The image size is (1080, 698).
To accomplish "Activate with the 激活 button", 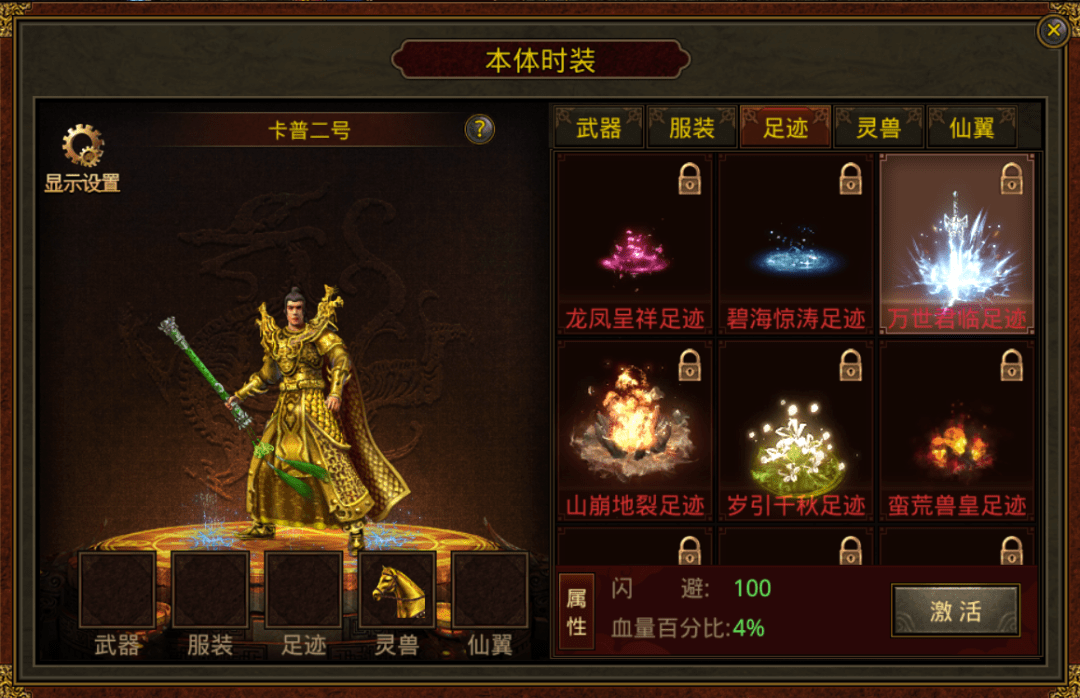I will point(955,611).
